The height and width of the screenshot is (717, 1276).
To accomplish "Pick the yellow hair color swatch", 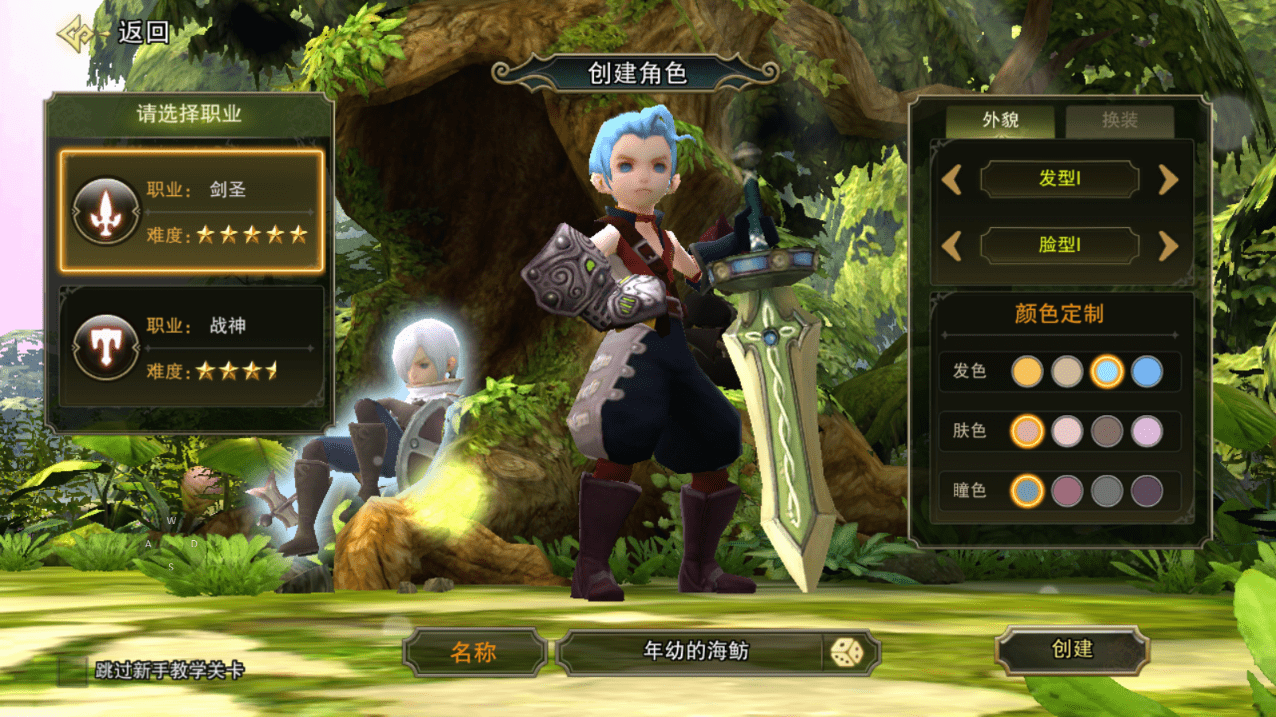I will pyautogui.click(x=1027, y=372).
